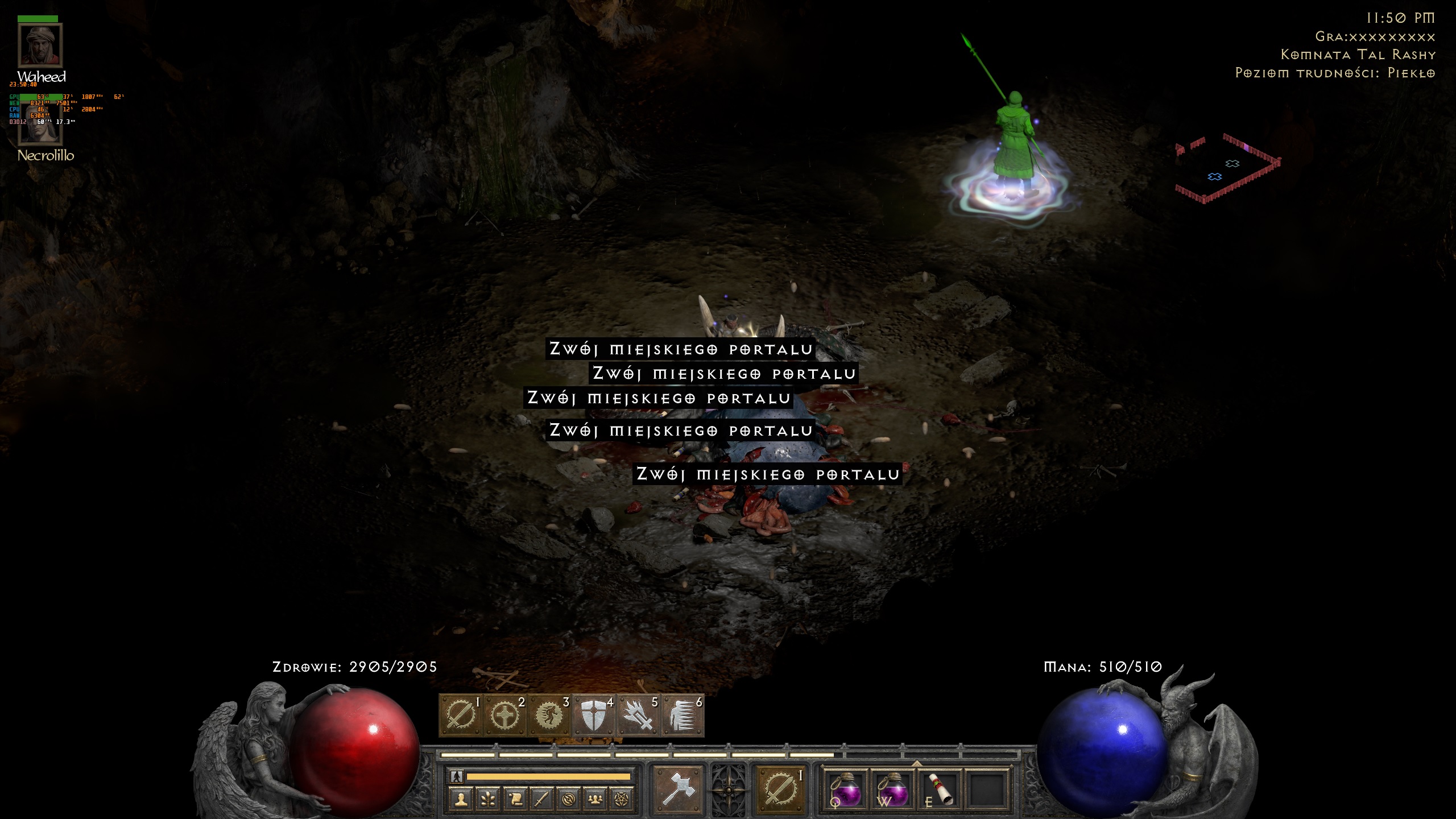This screenshot has width=1456, height=819.
Task: Pick the flaming sword skill in slot 5
Action: [638, 714]
